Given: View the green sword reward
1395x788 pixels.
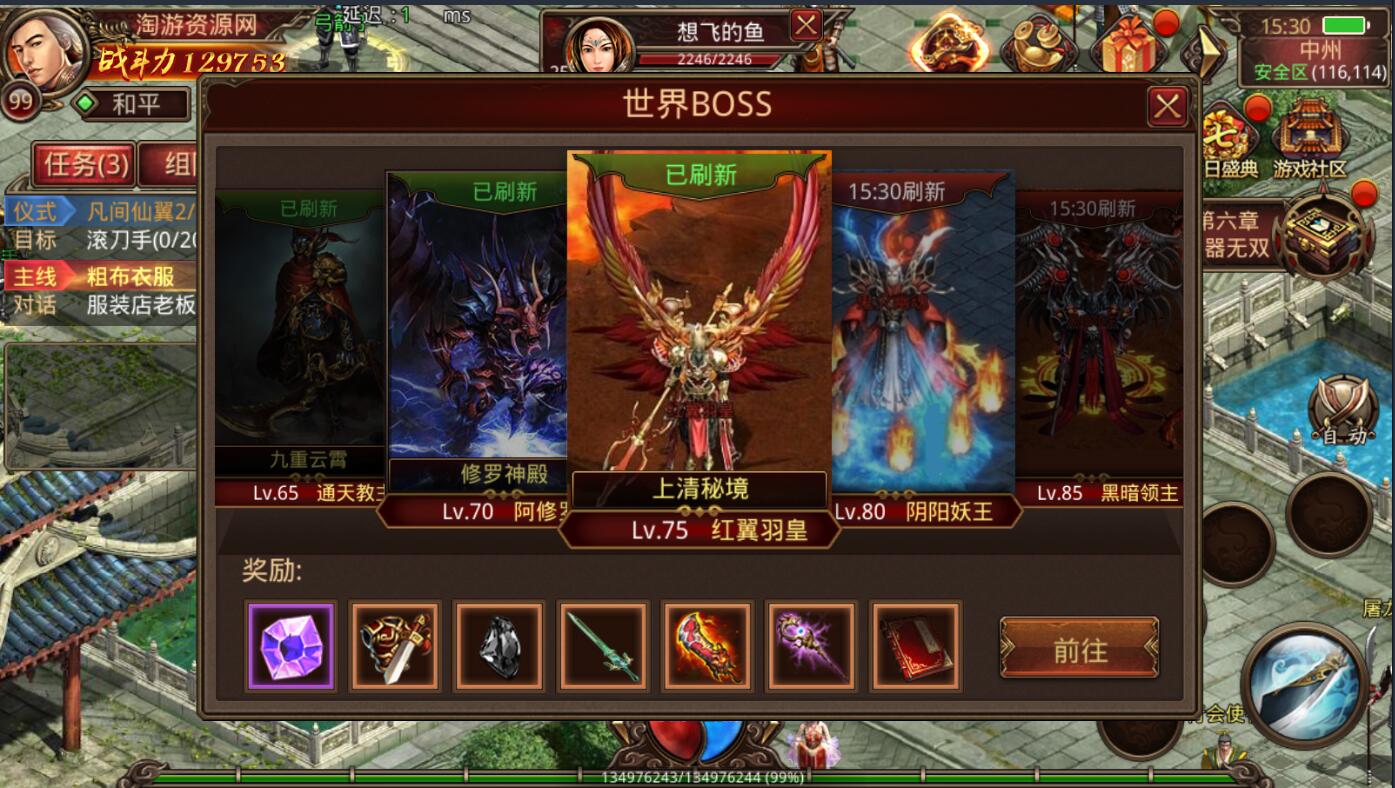Looking at the screenshot, I should pos(603,646).
